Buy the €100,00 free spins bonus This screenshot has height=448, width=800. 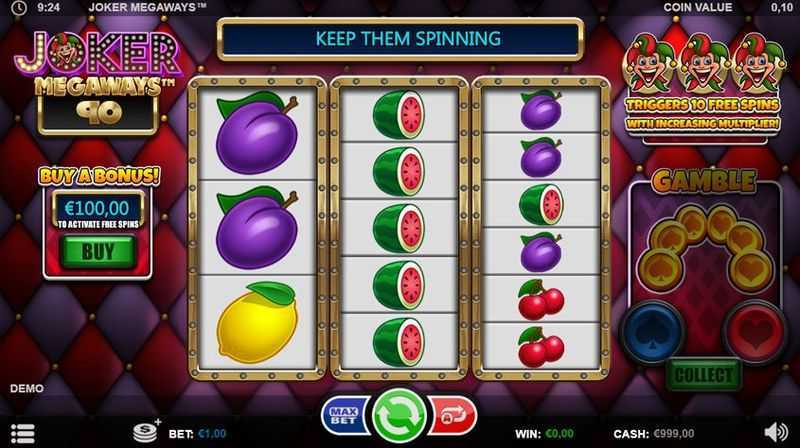[x=97, y=252]
